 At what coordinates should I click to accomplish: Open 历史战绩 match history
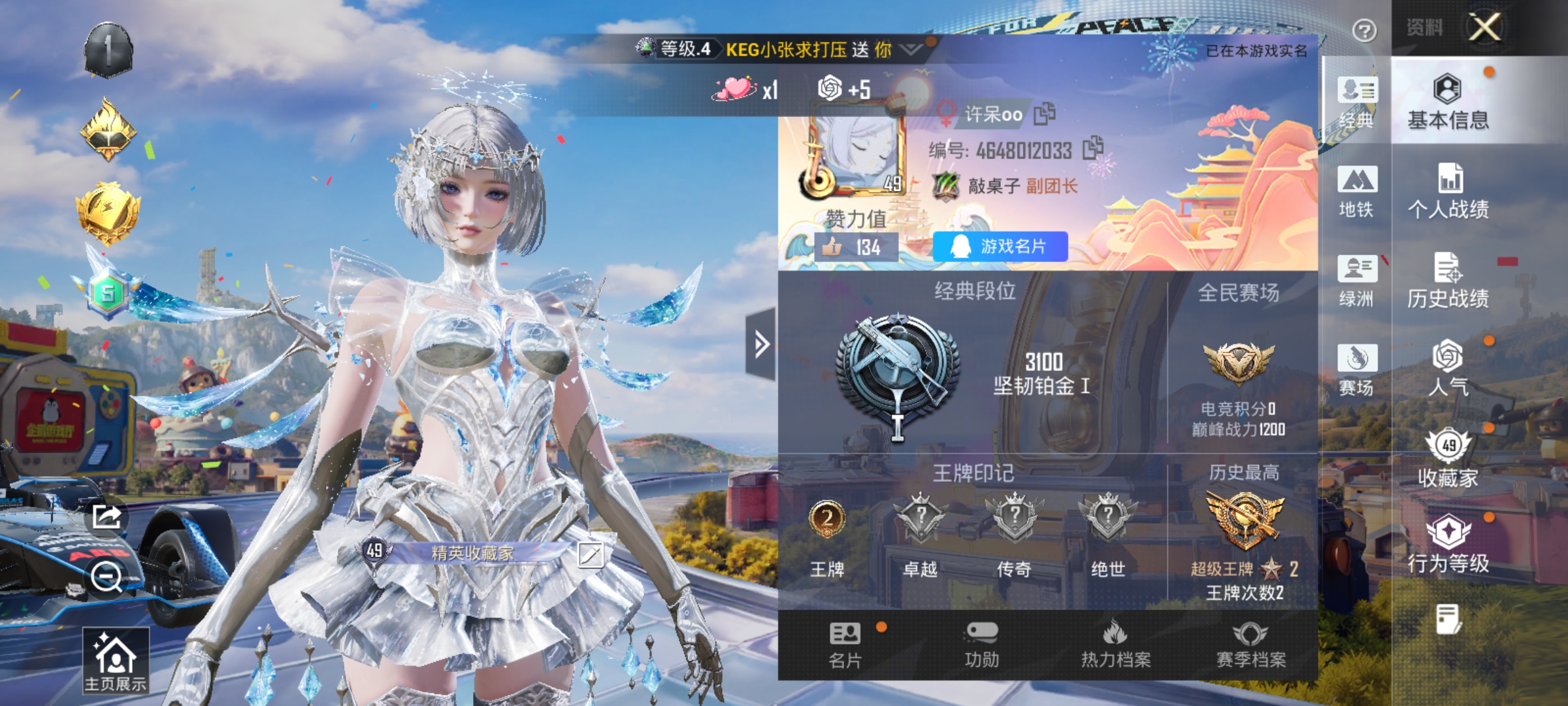coord(1448,280)
